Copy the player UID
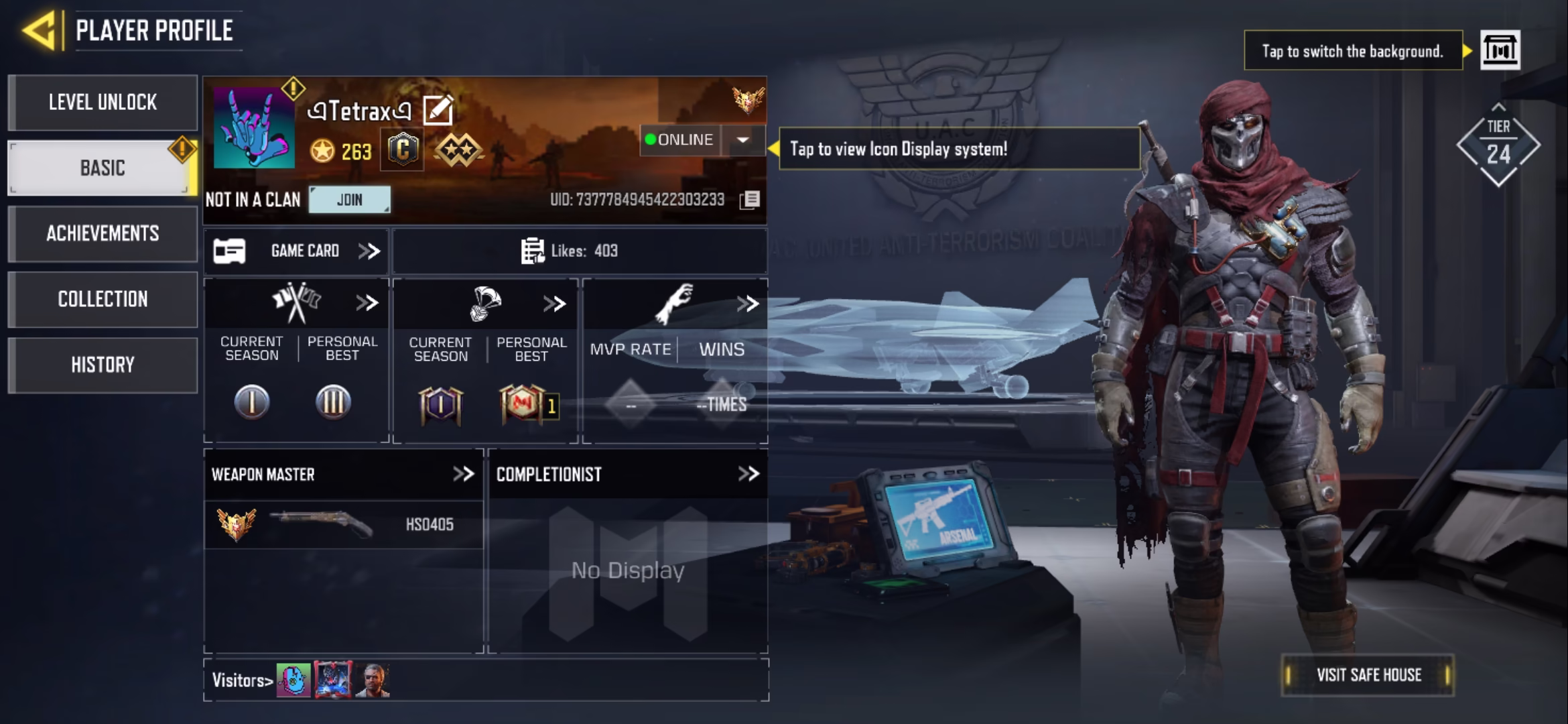Screen dimensions: 1568x724 pyautogui.click(x=750, y=200)
